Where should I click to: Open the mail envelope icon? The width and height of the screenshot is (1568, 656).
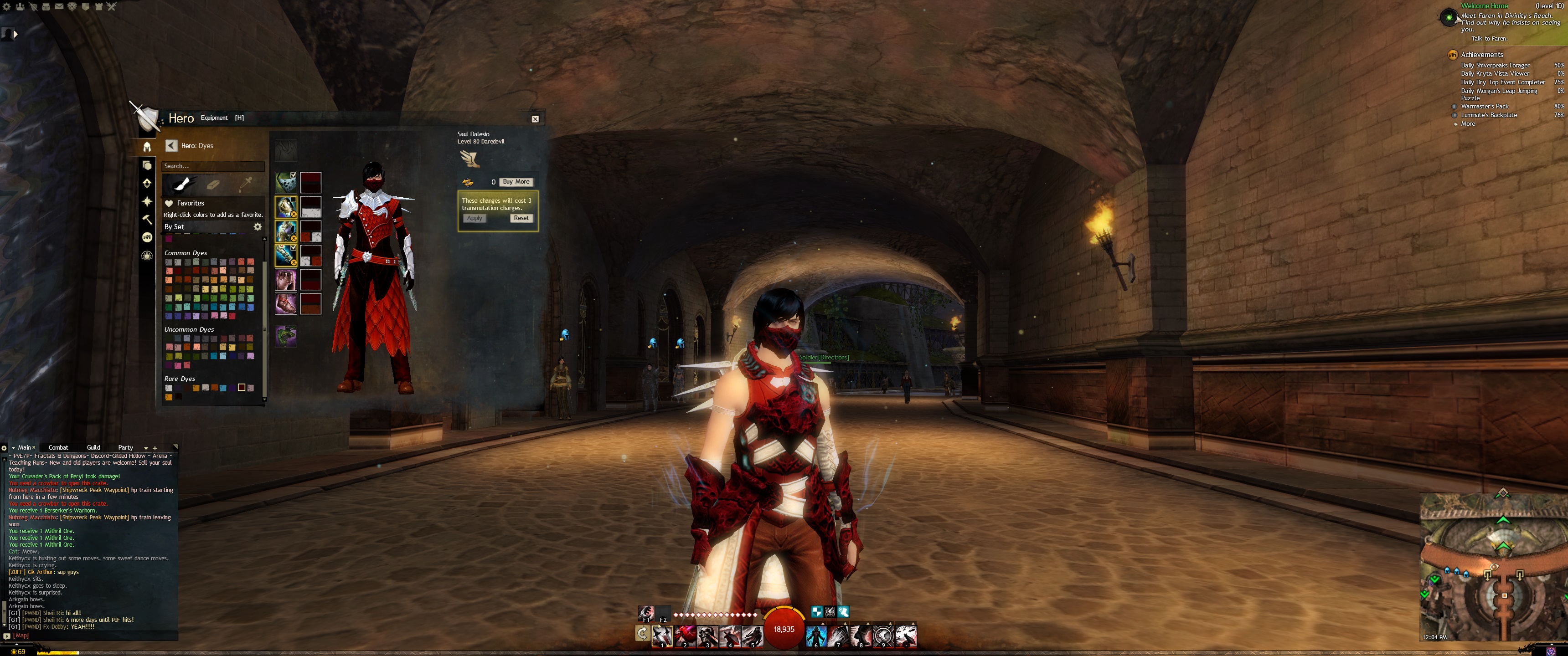pos(59,7)
